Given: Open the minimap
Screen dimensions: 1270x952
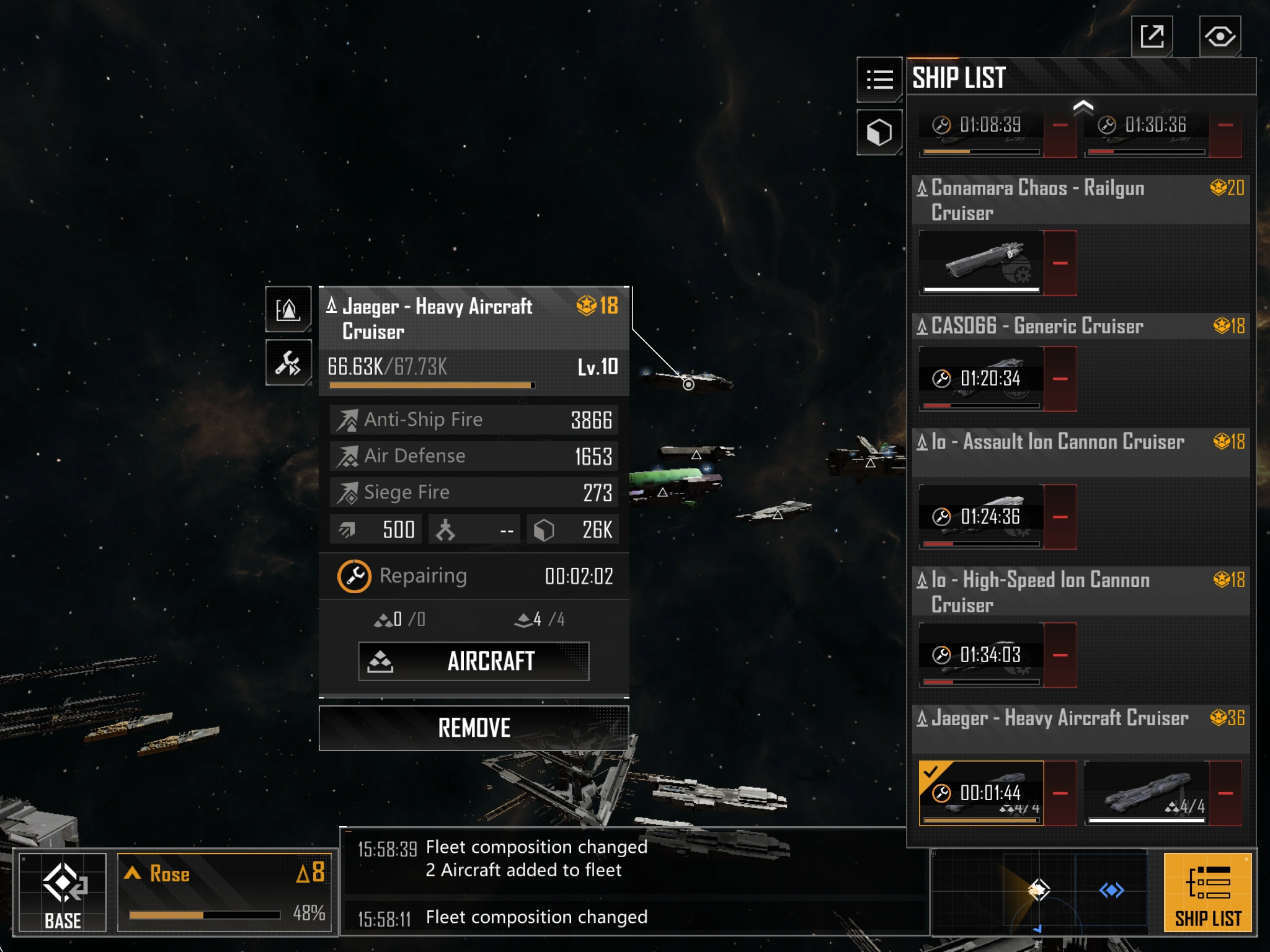Looking at the screenshot, I should pyautogui.click(x=1039, y=891).
